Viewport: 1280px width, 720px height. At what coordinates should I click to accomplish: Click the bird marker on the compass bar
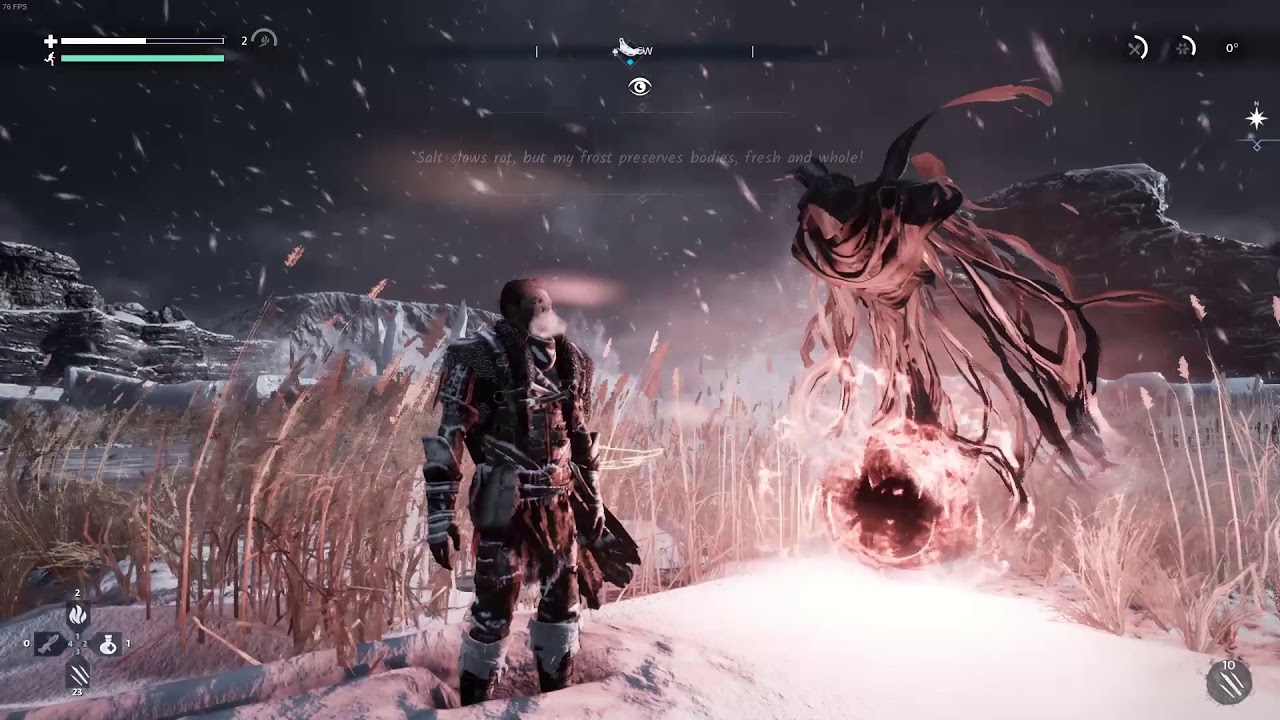[625, 46]
